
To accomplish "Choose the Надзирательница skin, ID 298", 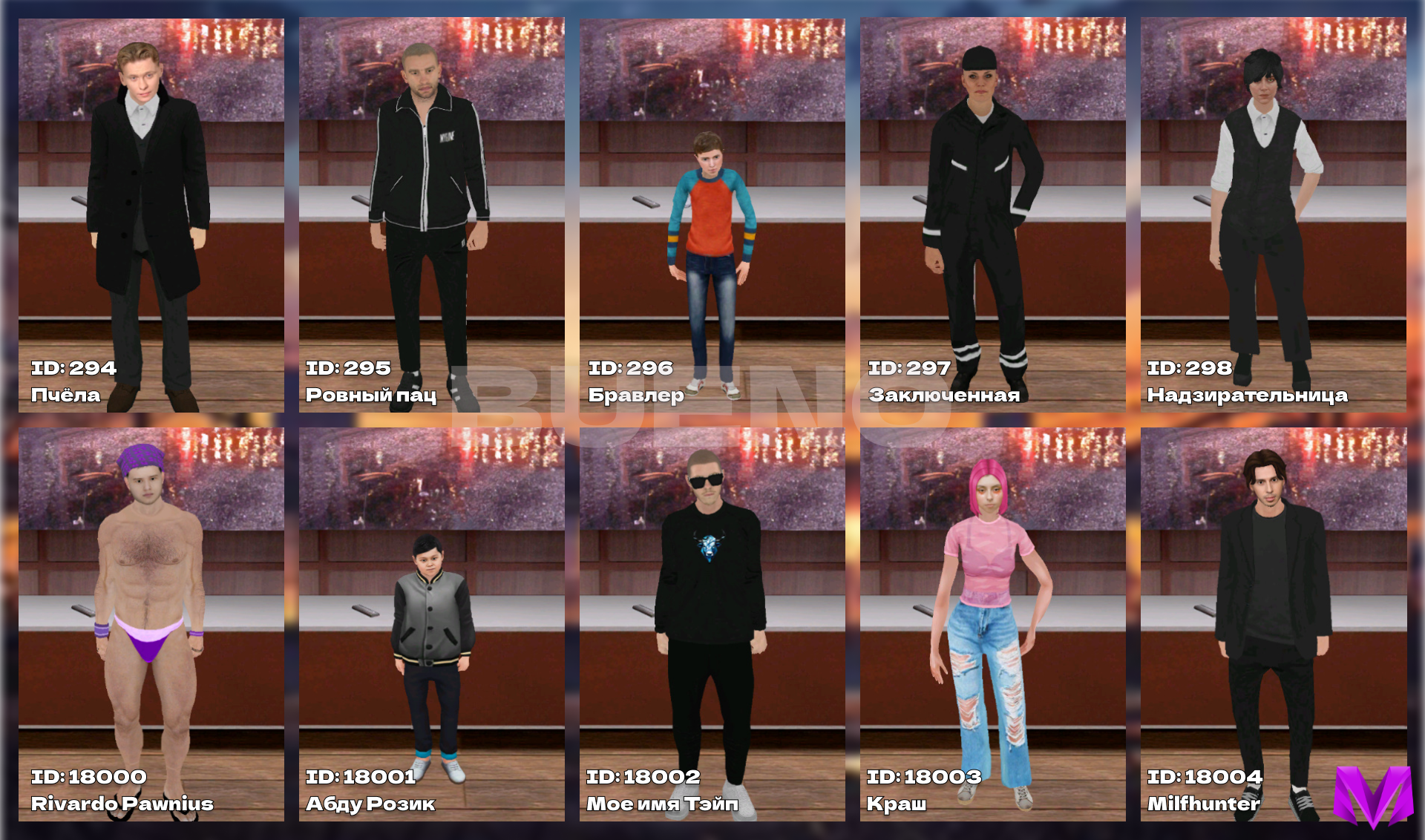I will (x=1273, y=215).
